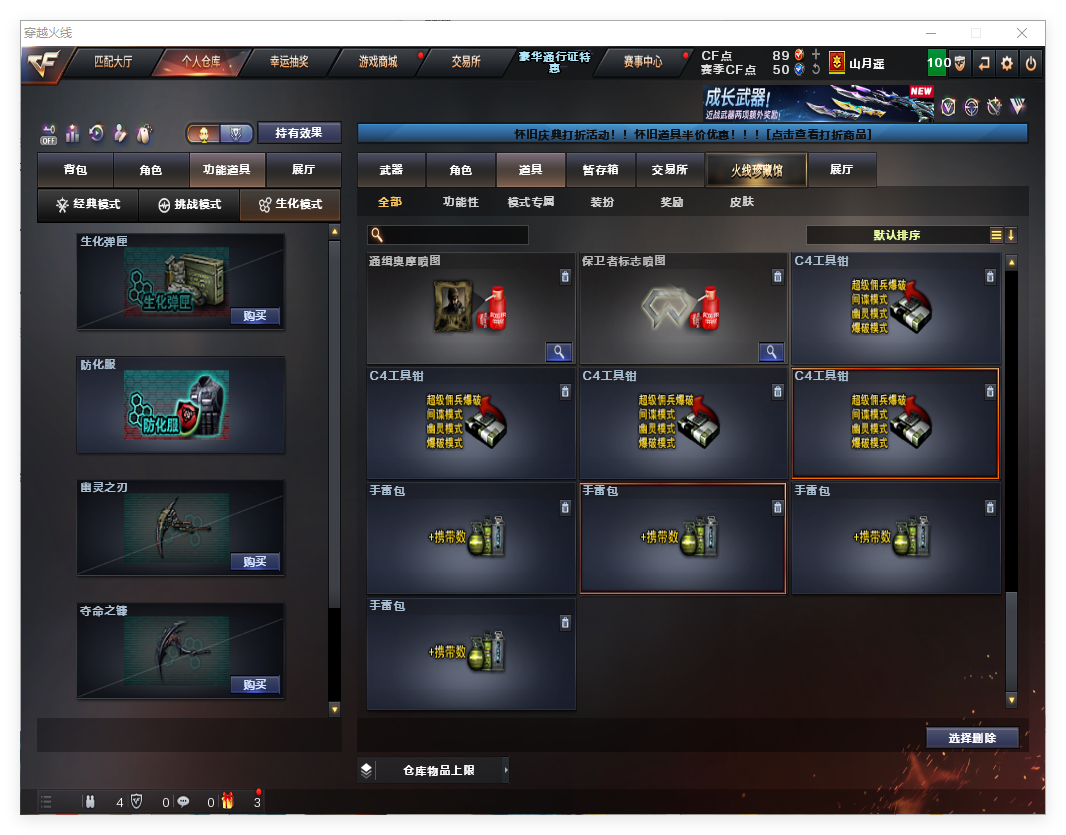This screenshot has height=835, width=1066.
Task: Select the 暂存箱 temporary storage tab
Action: (x=600, y=170)
